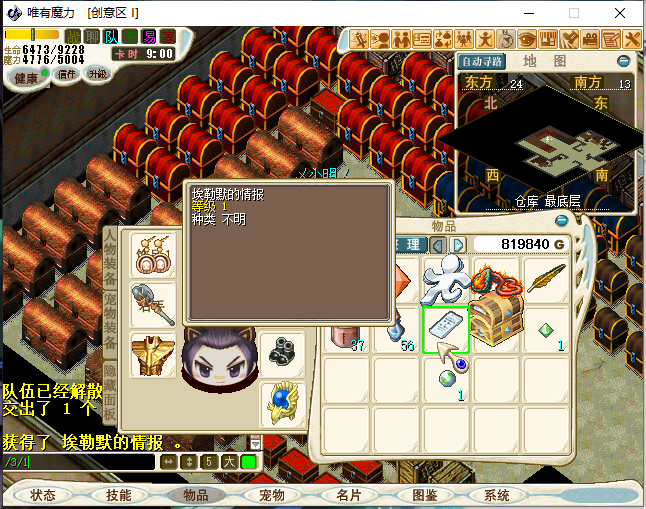The image size is (646, 509).
Task: Close the game window
Action: [620, 13]
